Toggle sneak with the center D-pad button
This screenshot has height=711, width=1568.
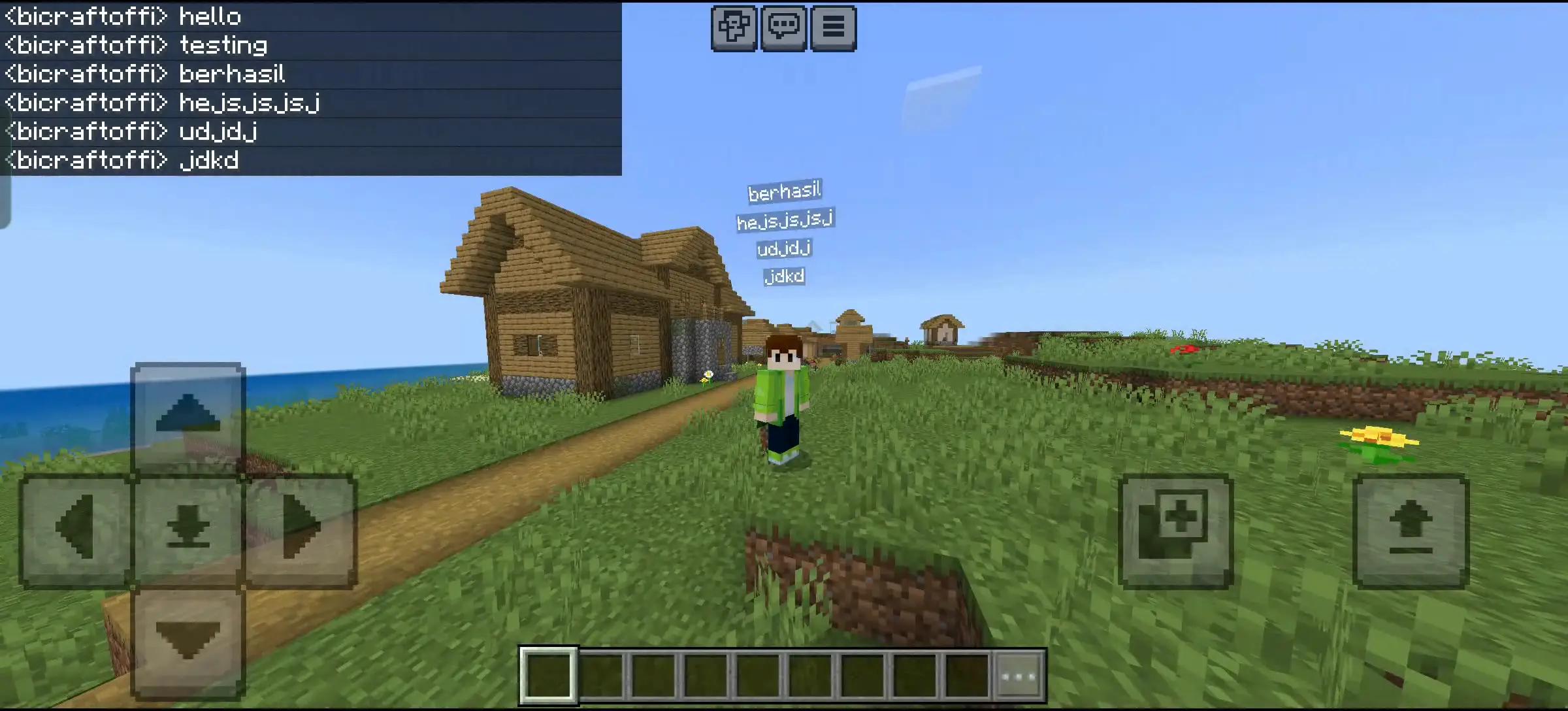(x=188, y=529)
